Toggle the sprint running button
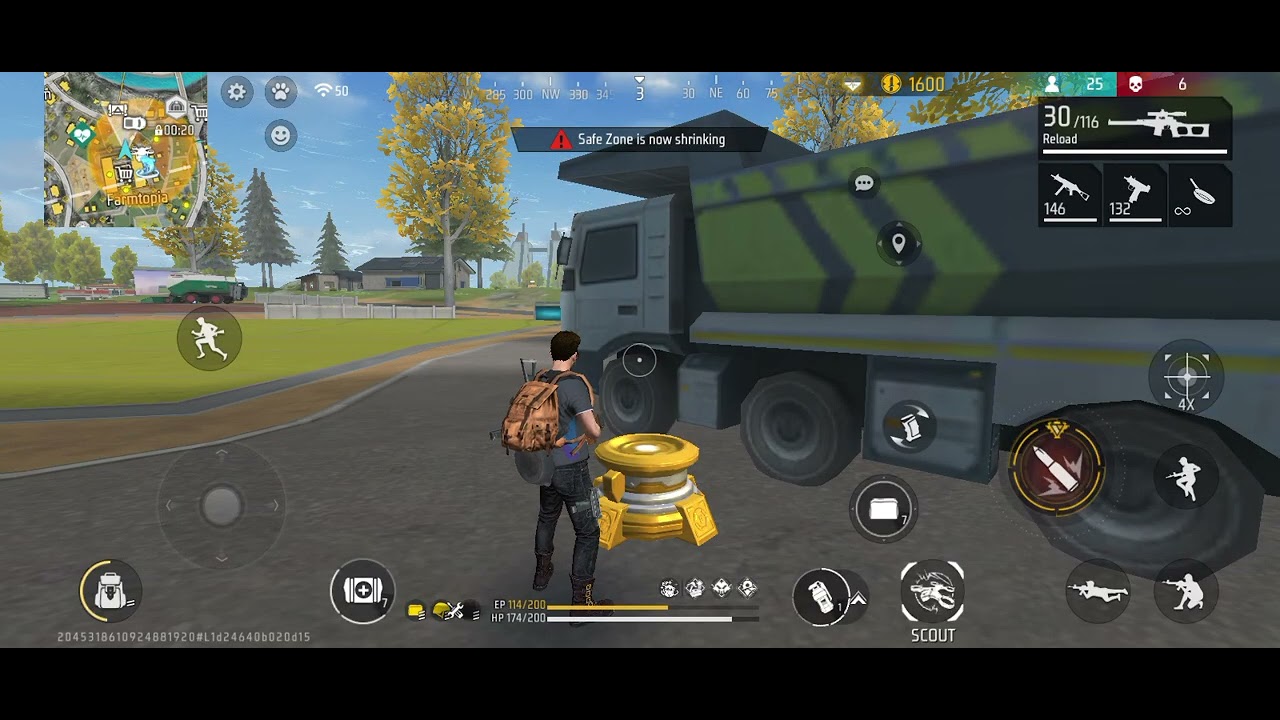 209,338
